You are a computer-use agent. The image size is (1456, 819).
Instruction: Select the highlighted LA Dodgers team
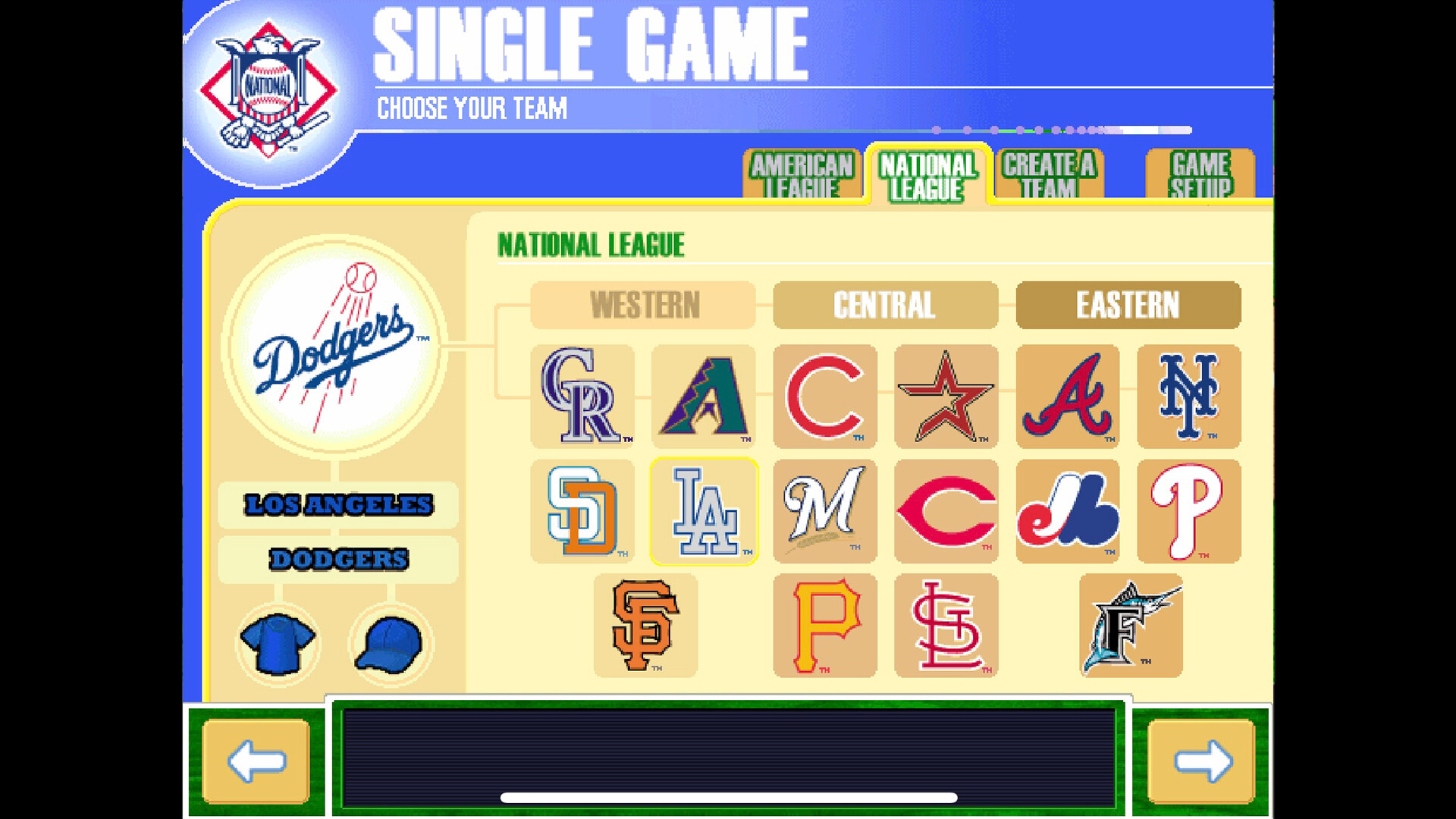[705, 512]
